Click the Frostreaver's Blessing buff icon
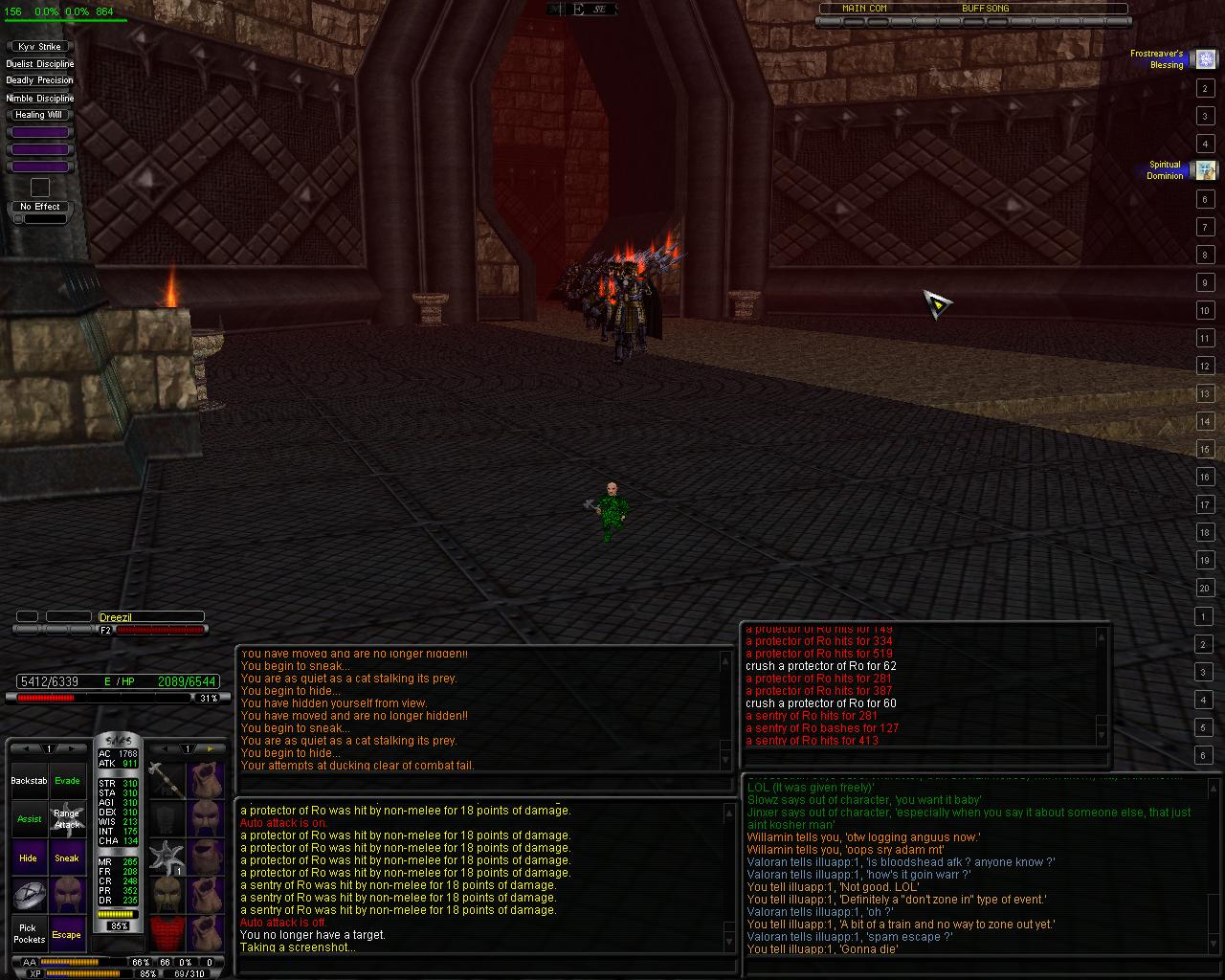 pyautogui.click(x=1206, y=59)
